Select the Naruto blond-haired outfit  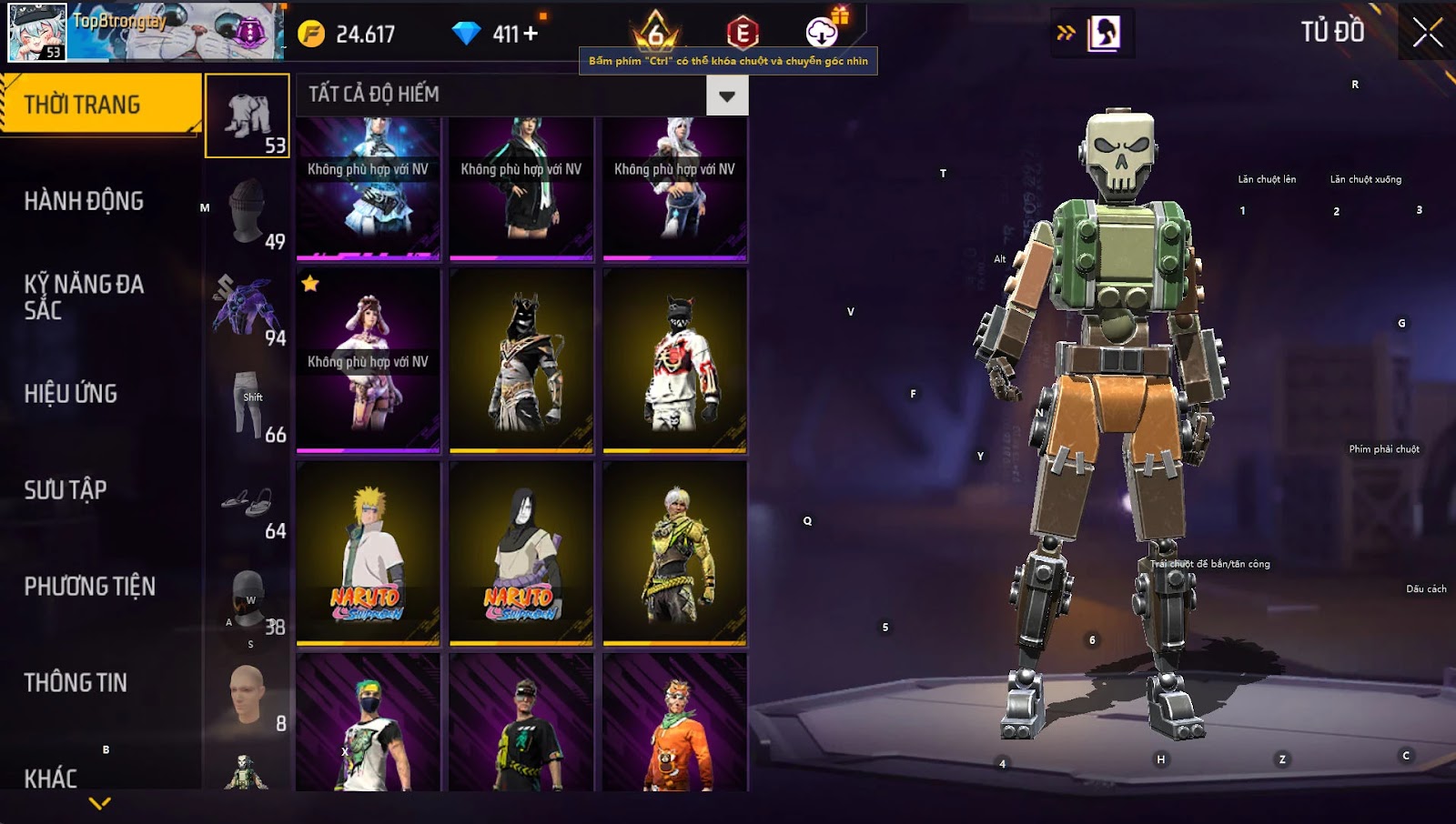[x=369, y=553]
